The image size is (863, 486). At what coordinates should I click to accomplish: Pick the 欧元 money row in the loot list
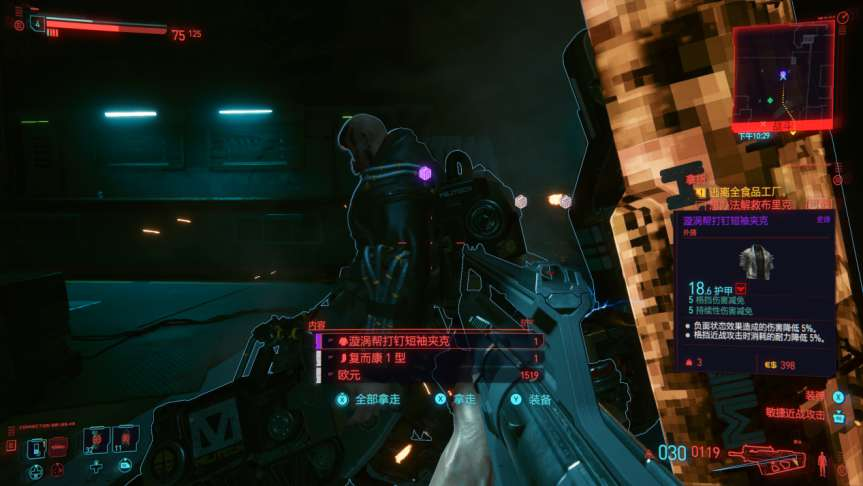click(x=429, y=375)
